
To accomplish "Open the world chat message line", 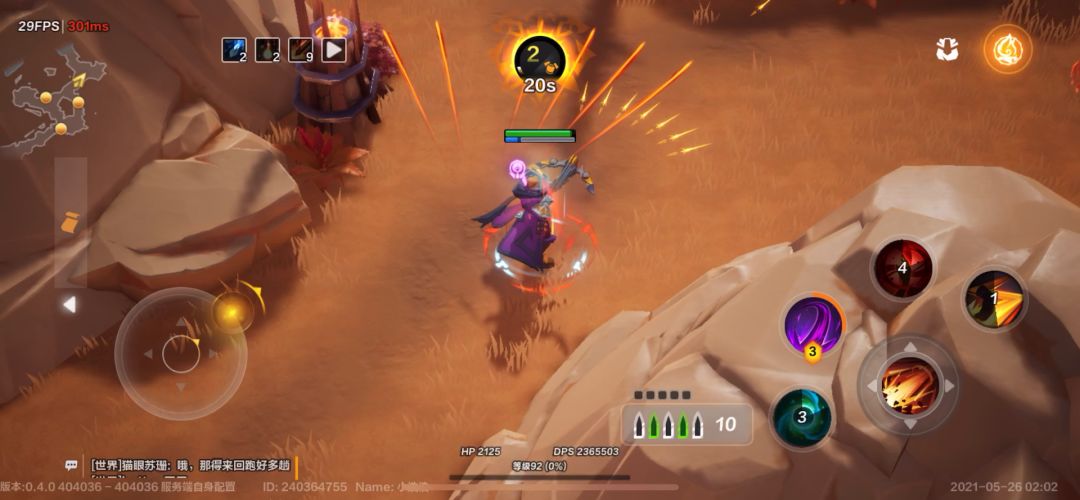I will point(190,465).
